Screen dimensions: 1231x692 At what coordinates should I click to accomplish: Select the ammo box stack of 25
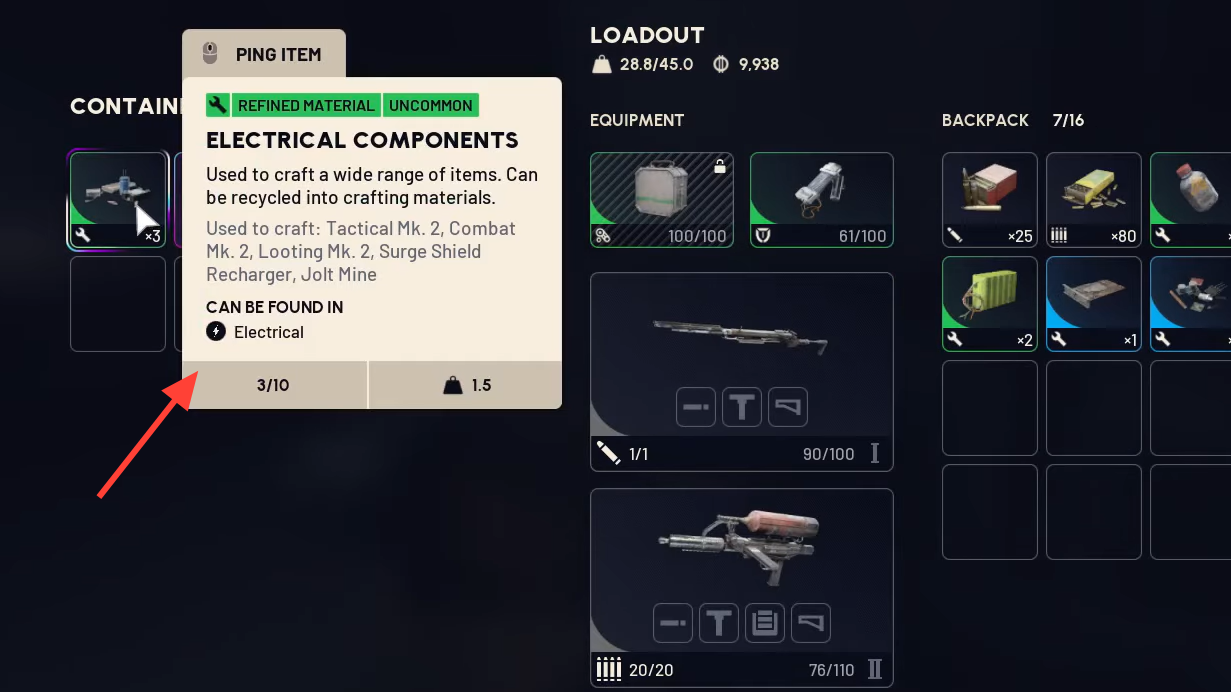(x=989, y=199)
